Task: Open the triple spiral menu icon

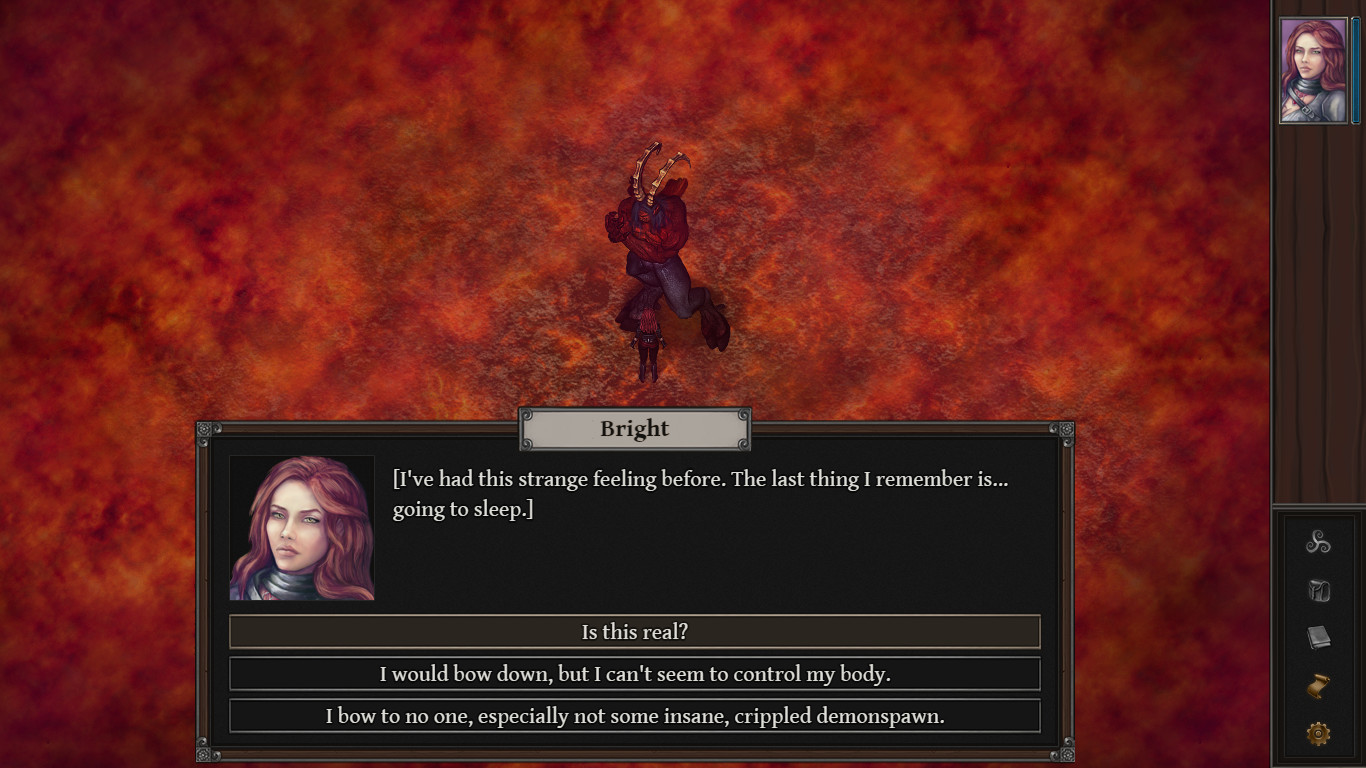Action: (x=1318, y=542)
